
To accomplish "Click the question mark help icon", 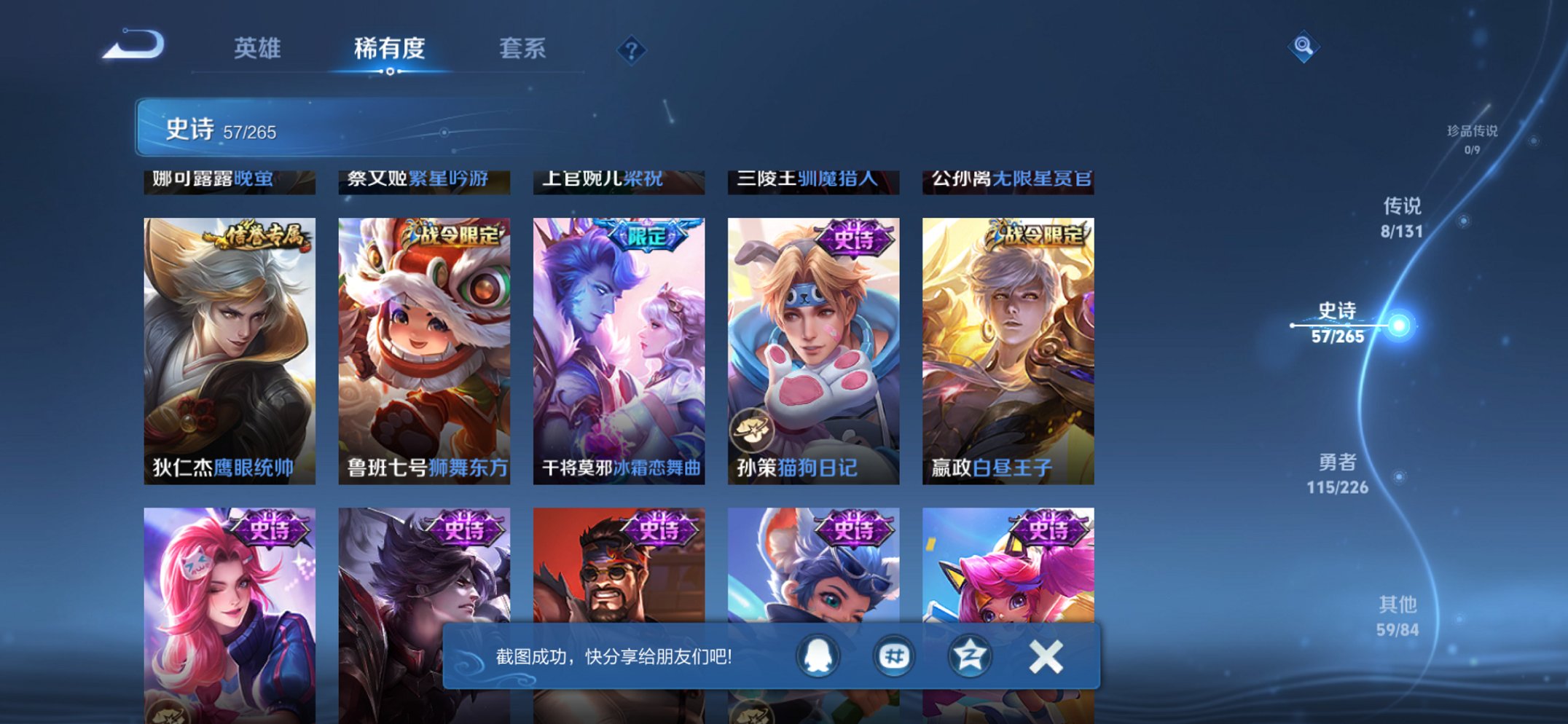I will pos(632,50).
